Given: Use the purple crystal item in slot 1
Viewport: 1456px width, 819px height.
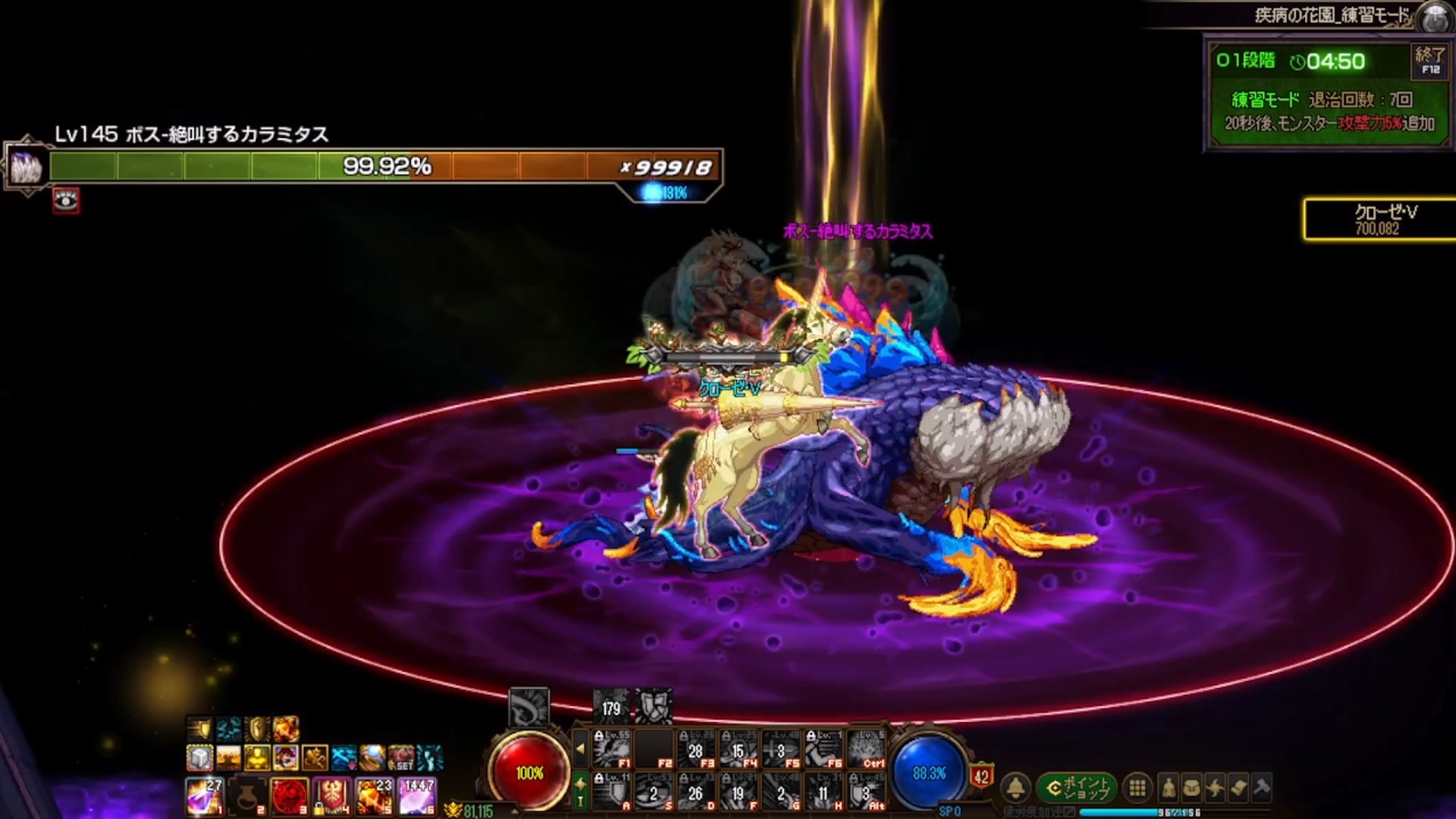Looking at the screenshot, I should (204, 796).
